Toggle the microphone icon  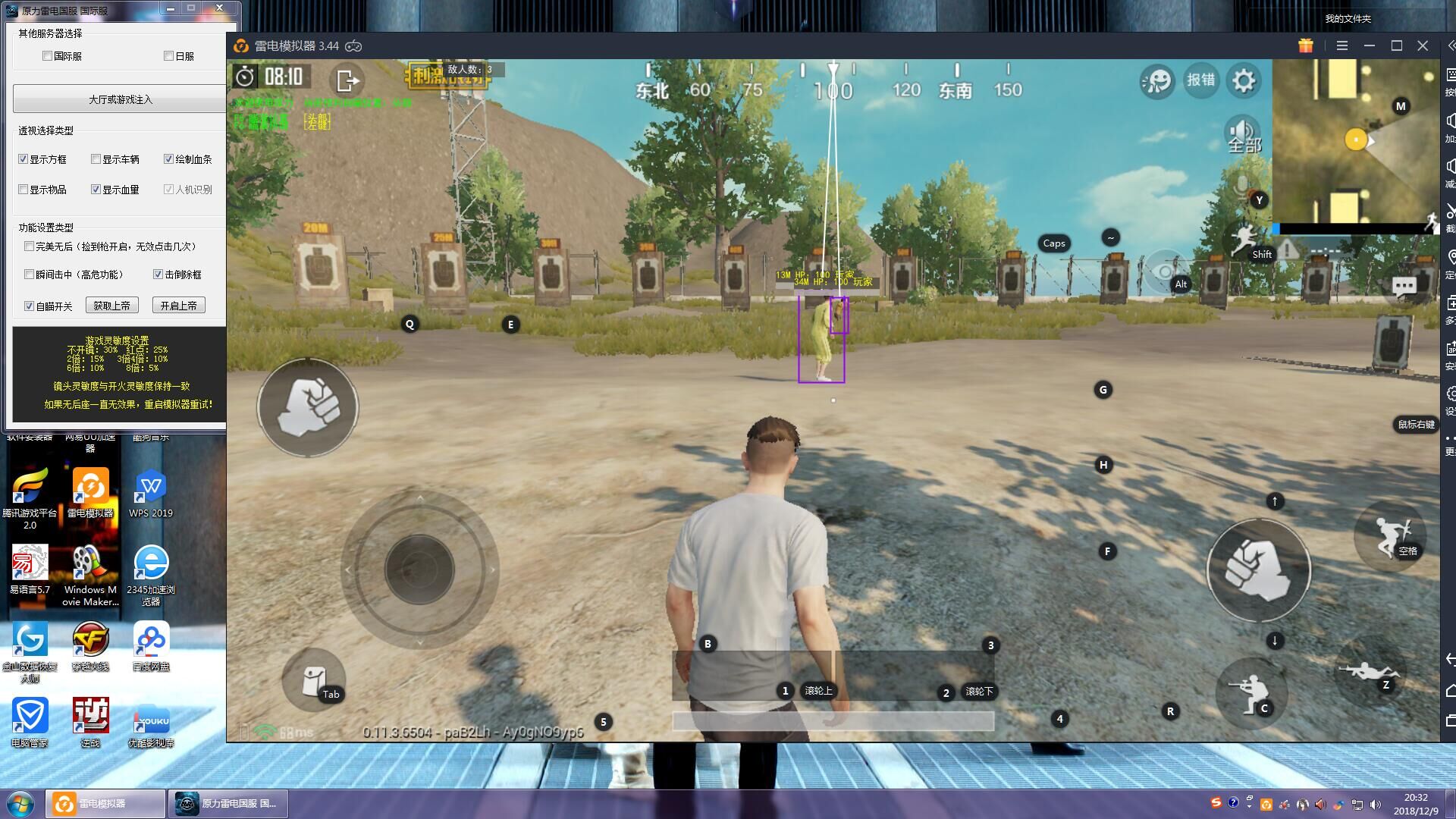(x=1242, y=186)
